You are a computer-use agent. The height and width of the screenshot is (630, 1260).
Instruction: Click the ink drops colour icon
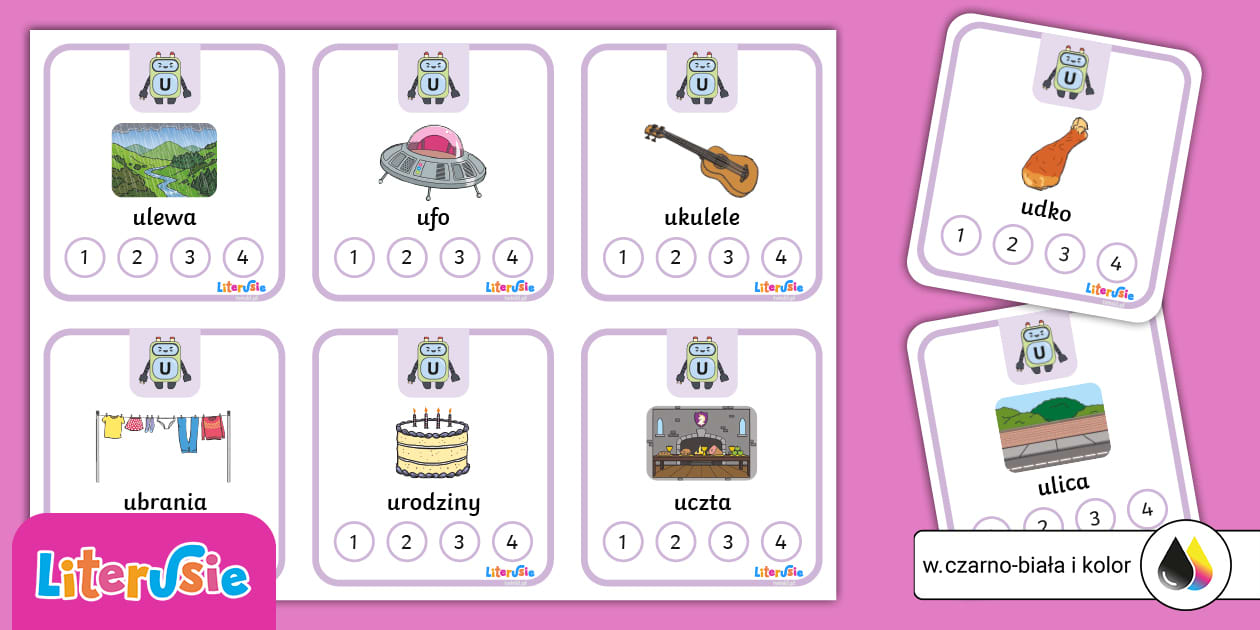[1185, 565]
